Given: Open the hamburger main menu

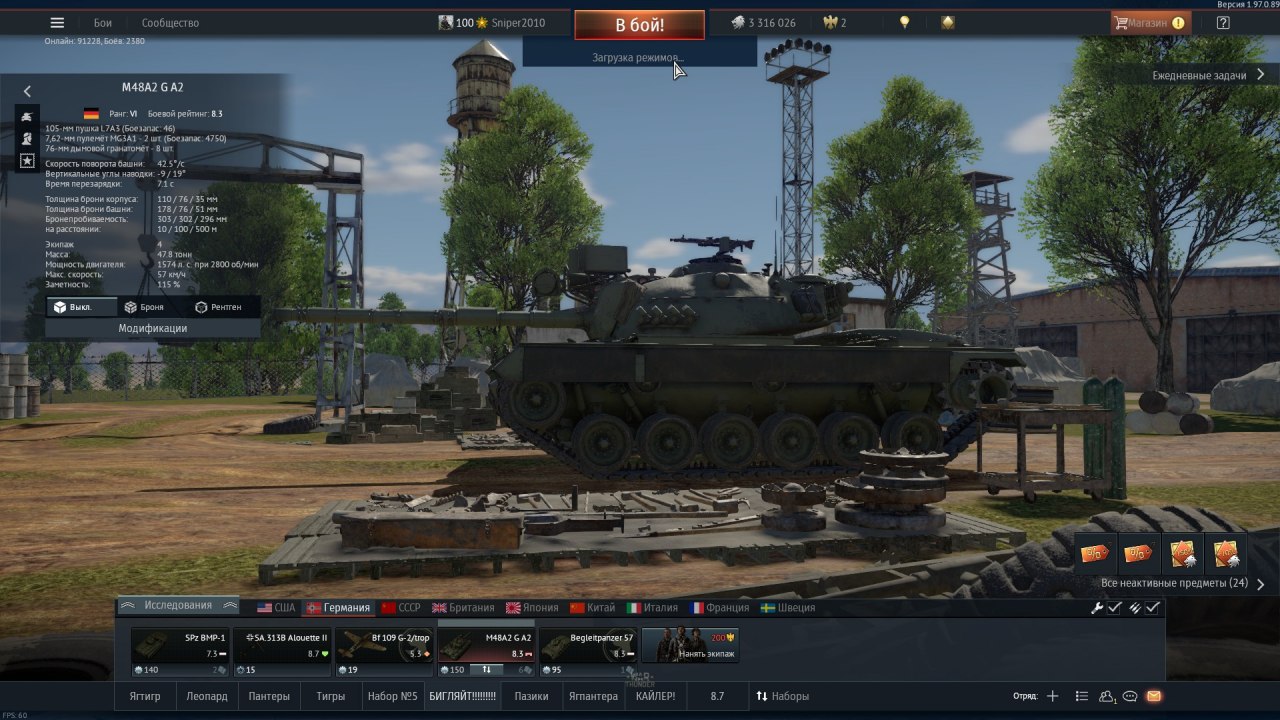Looking at the screenshot, I should pos(57,23).
